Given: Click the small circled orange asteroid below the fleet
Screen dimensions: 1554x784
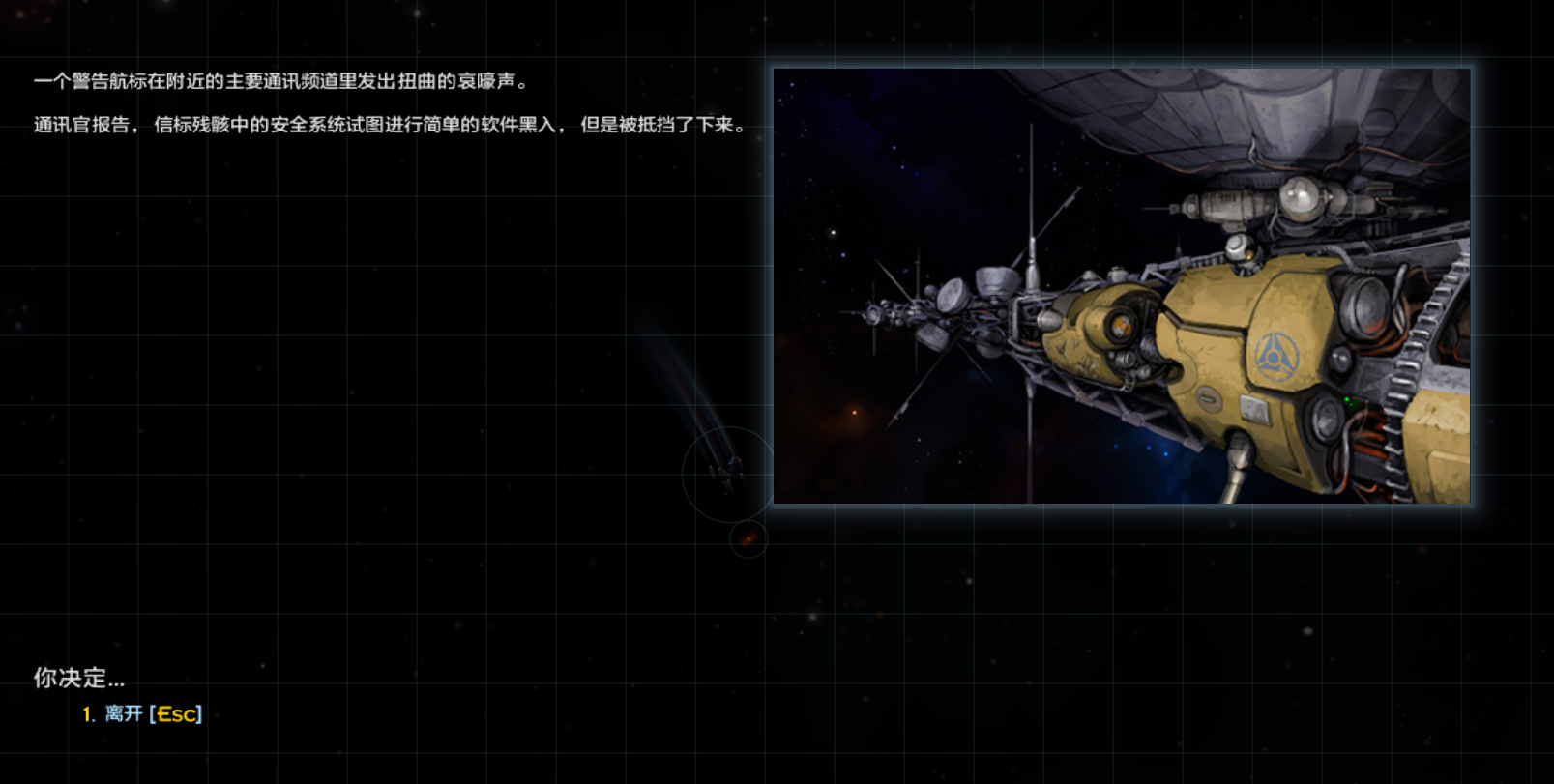Looking at the screenshot, I should [x=749, y=539].
